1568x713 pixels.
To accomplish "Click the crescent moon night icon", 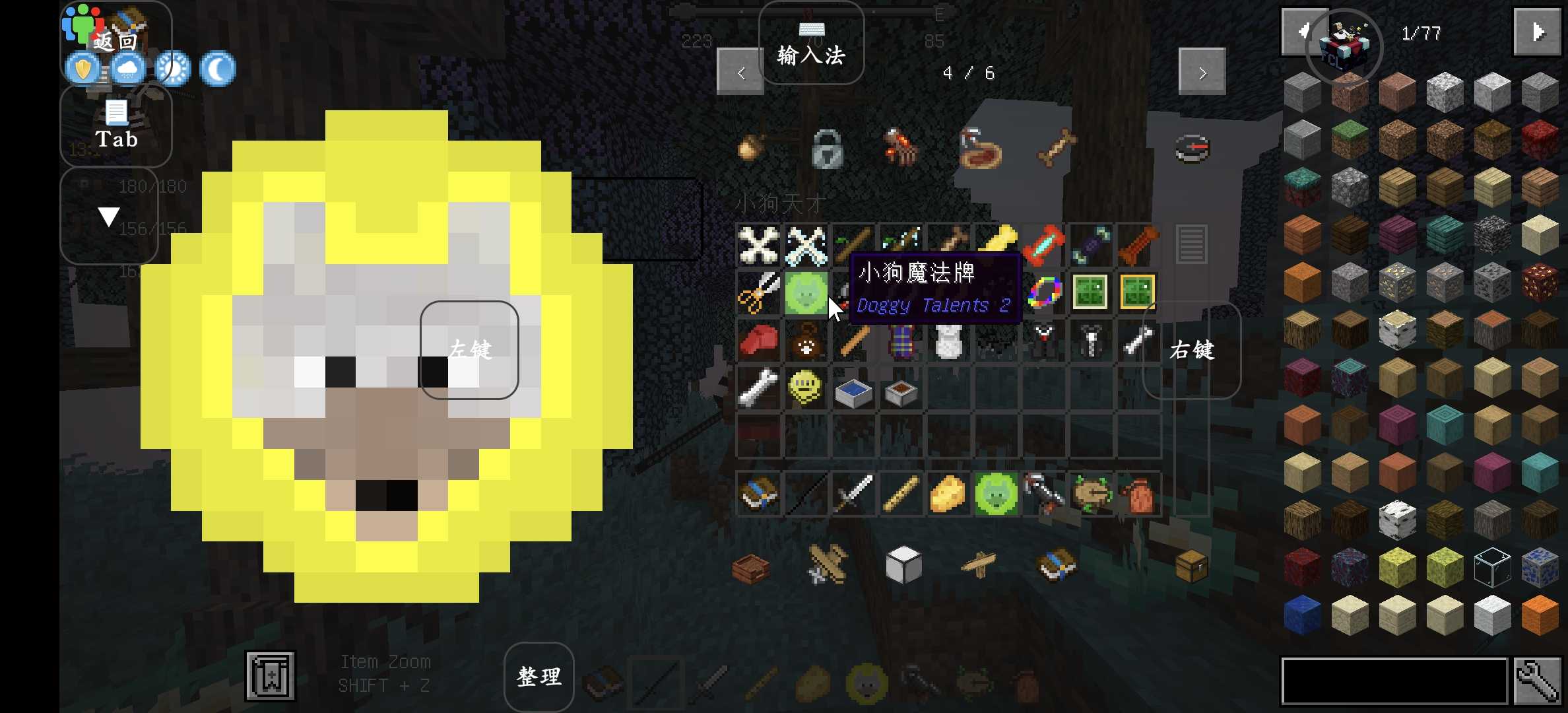I will coord(217,69).
